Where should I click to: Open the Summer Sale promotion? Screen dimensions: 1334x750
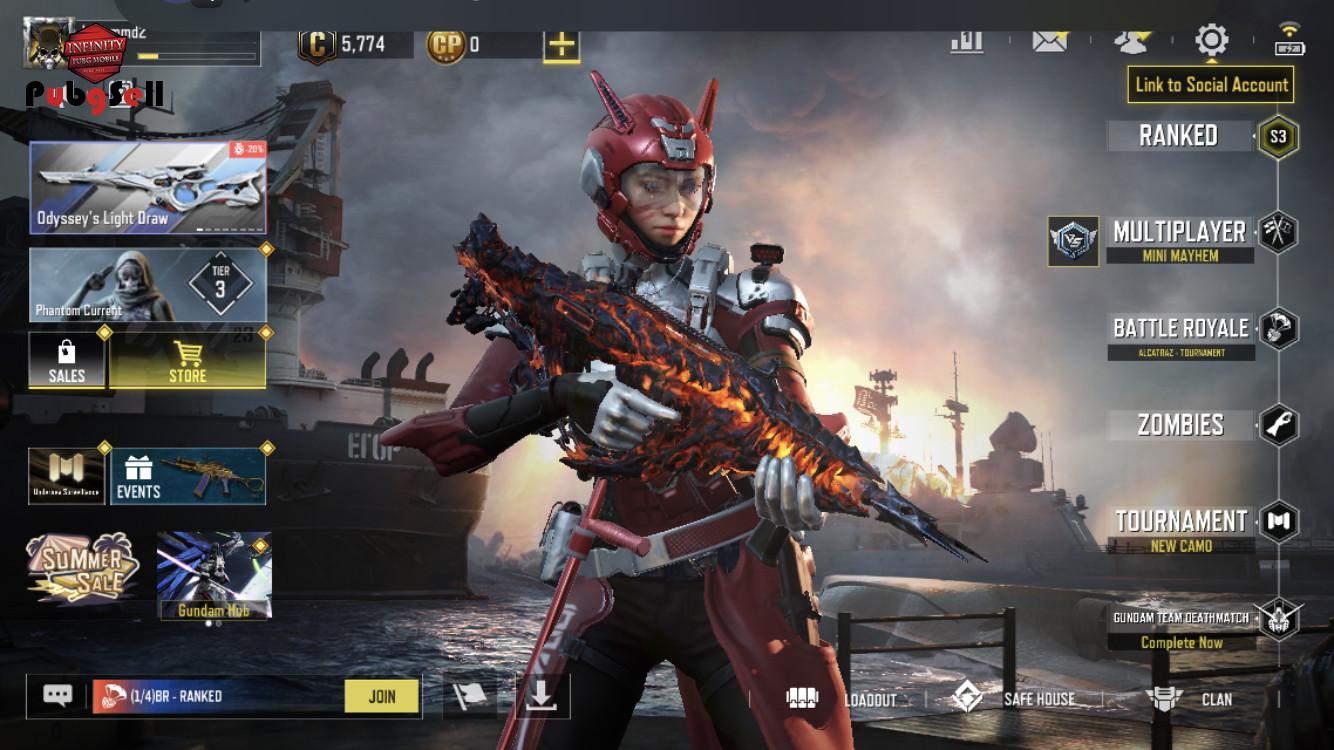click(82, 568)
